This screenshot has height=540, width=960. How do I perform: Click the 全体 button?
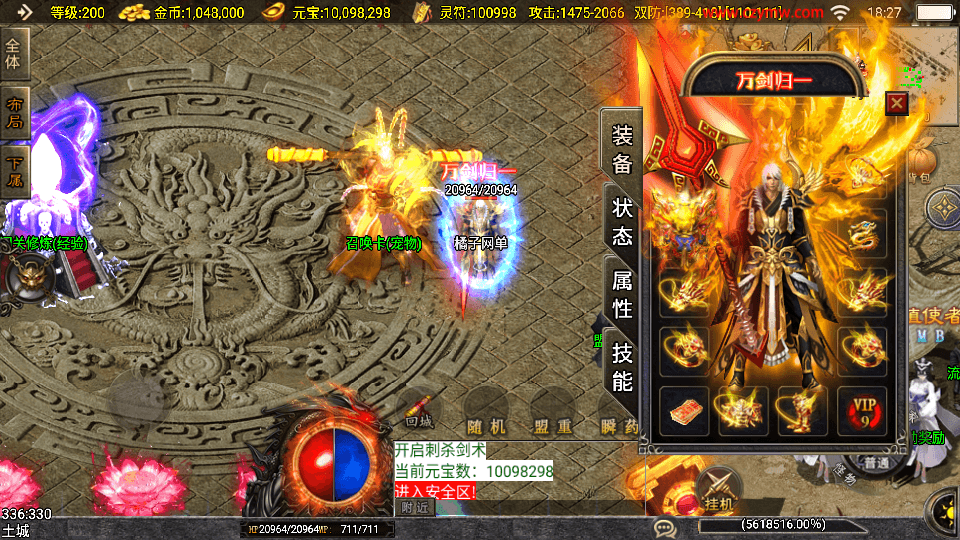point(14,48)
